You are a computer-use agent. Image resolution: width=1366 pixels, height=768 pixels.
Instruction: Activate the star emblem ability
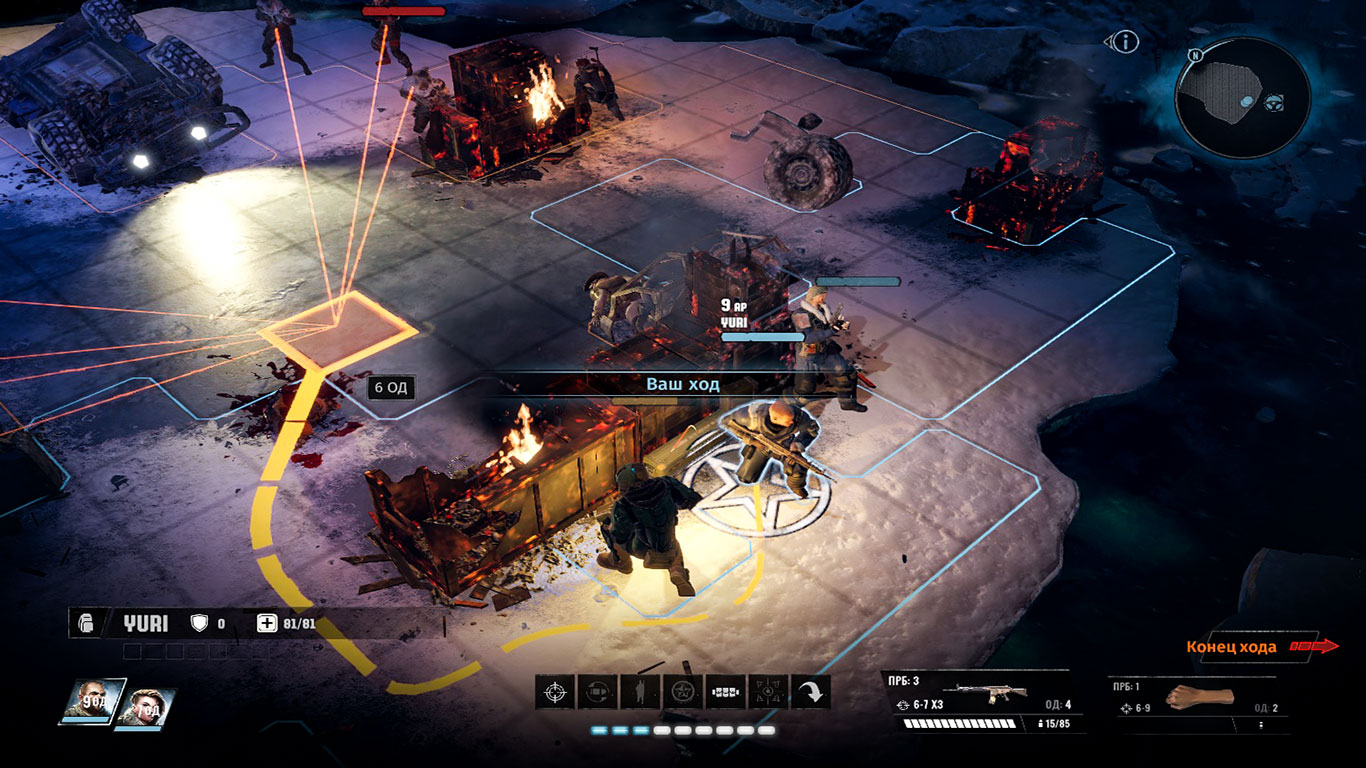coord(683,691)
